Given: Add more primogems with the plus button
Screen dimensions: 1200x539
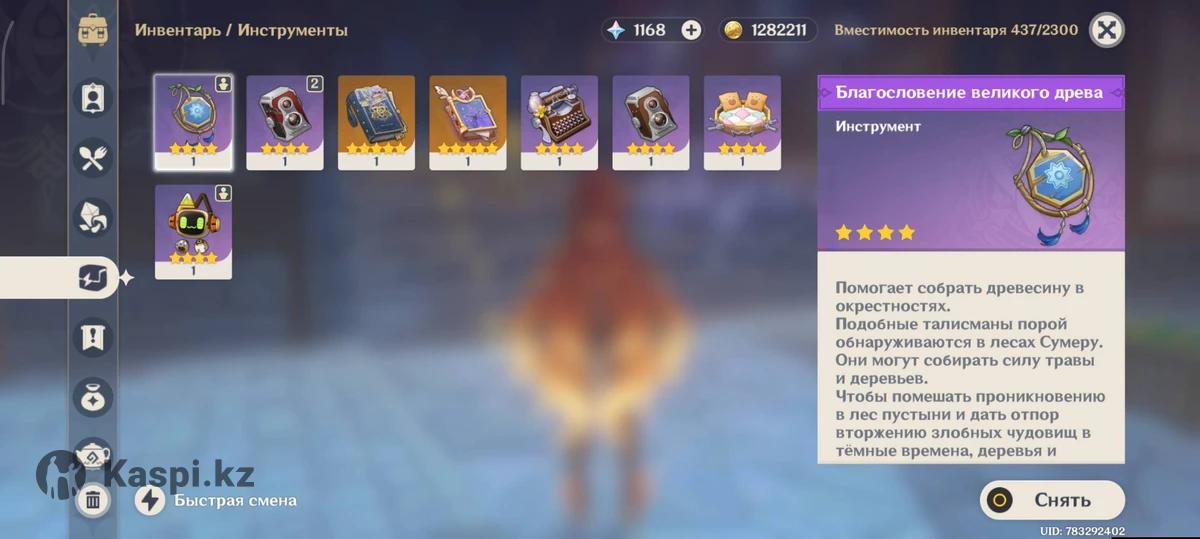Looking at the screenshot, I should coord(691,30).
